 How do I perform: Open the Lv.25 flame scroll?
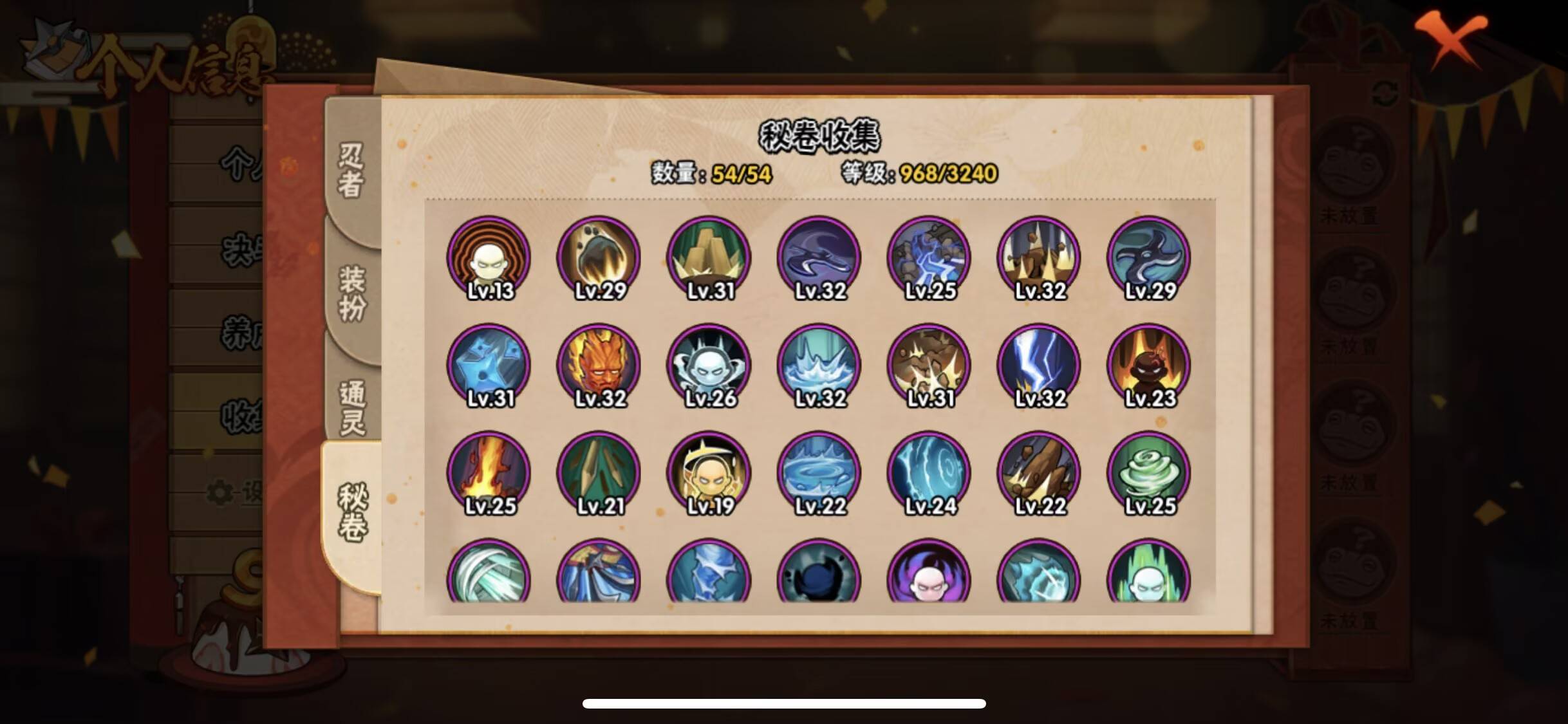(490, 473)
